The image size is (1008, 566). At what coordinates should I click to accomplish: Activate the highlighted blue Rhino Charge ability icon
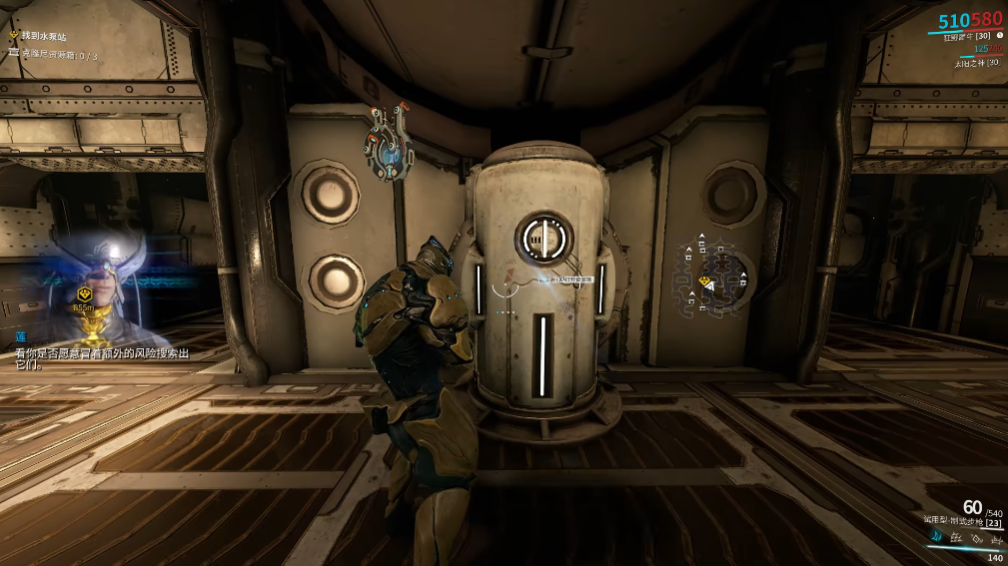tap(937, 538)
